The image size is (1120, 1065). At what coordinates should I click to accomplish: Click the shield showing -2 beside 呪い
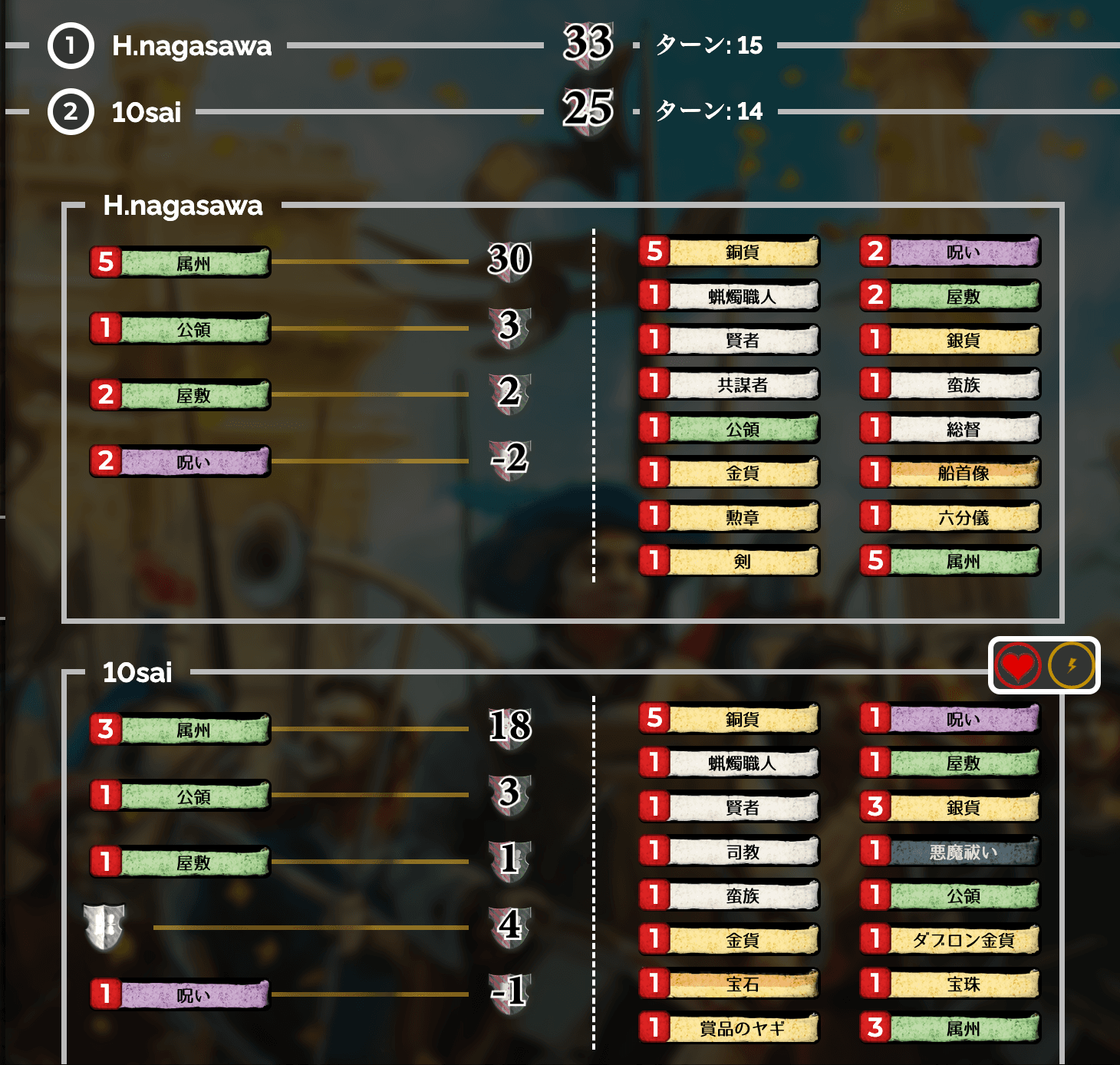coord(512,462)
